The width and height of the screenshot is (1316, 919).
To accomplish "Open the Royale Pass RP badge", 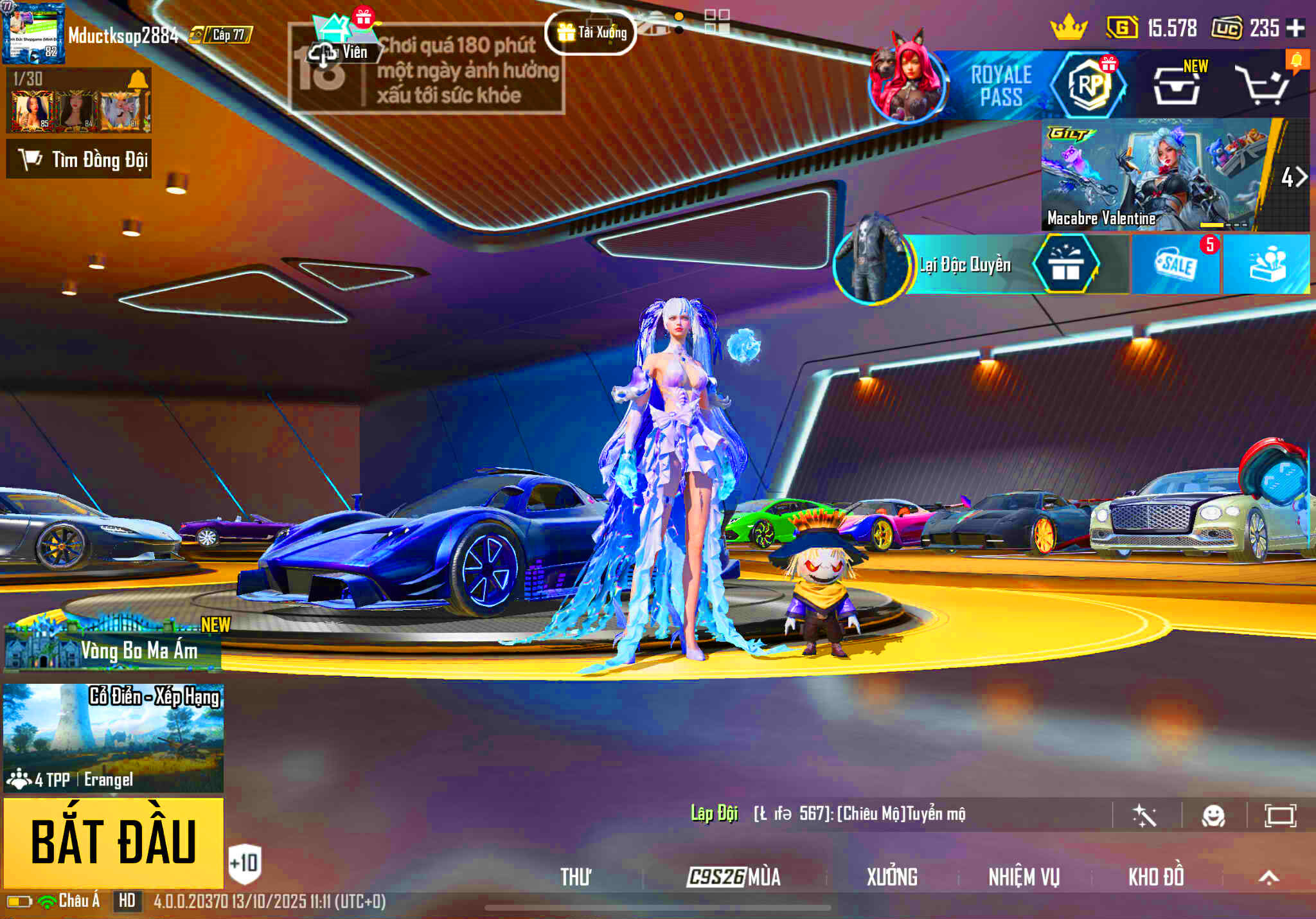I will pos(1088,84).
